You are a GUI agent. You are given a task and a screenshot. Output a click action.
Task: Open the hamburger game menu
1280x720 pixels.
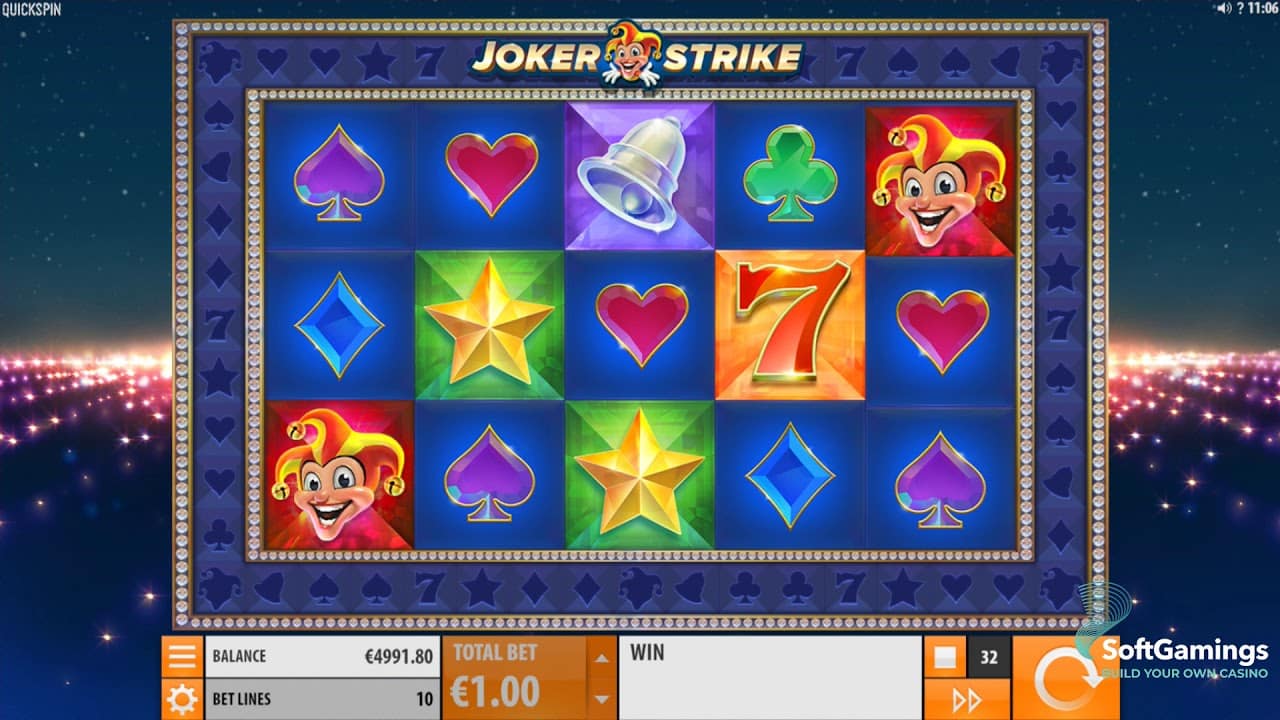[x=180, y=655]
